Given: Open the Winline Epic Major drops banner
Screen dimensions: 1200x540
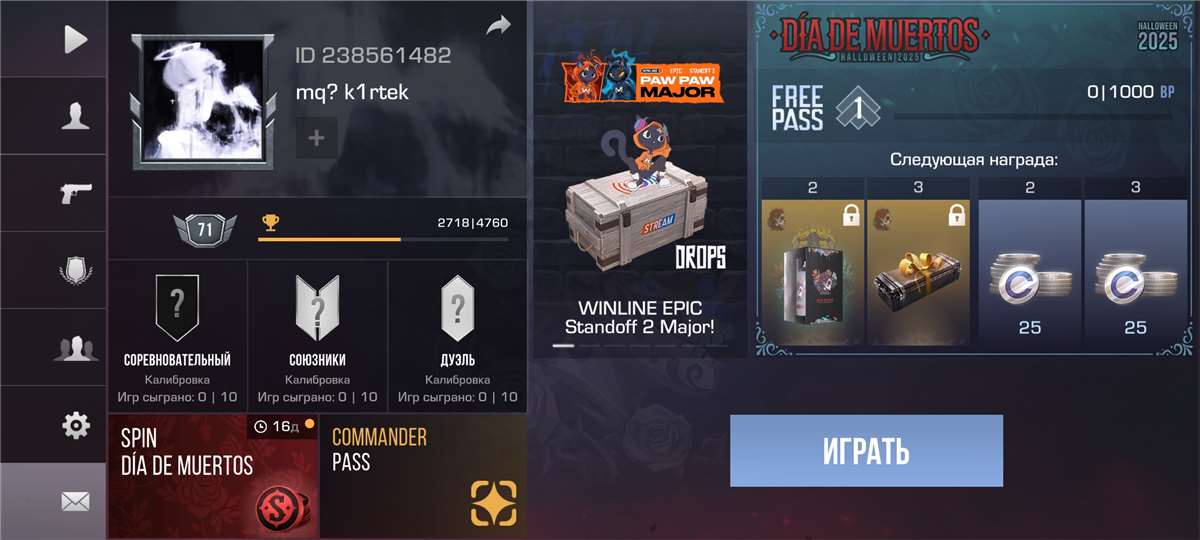Looking at the screenshot, I should tap(640, 180).
